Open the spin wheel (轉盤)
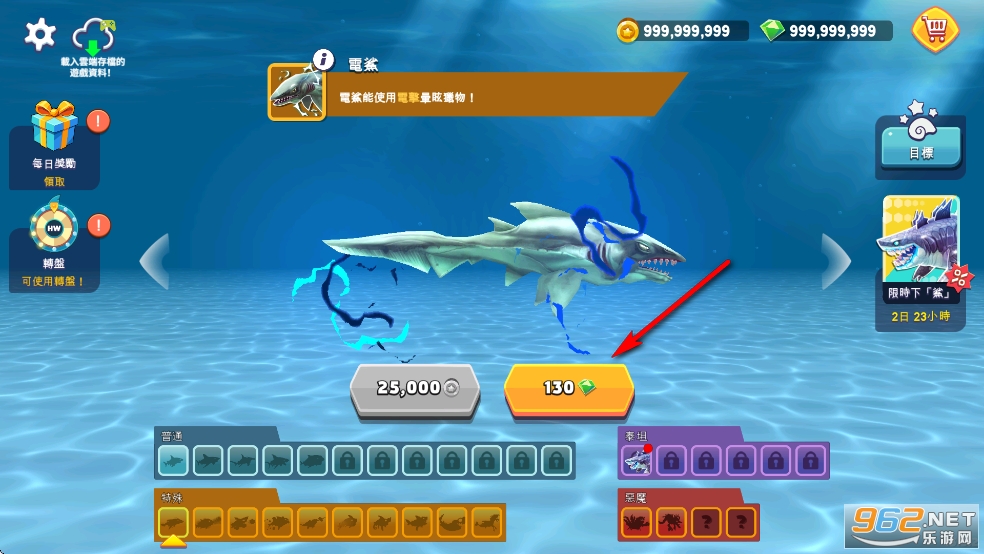Viewport: 984px width, 554px height. pos(53,230)
